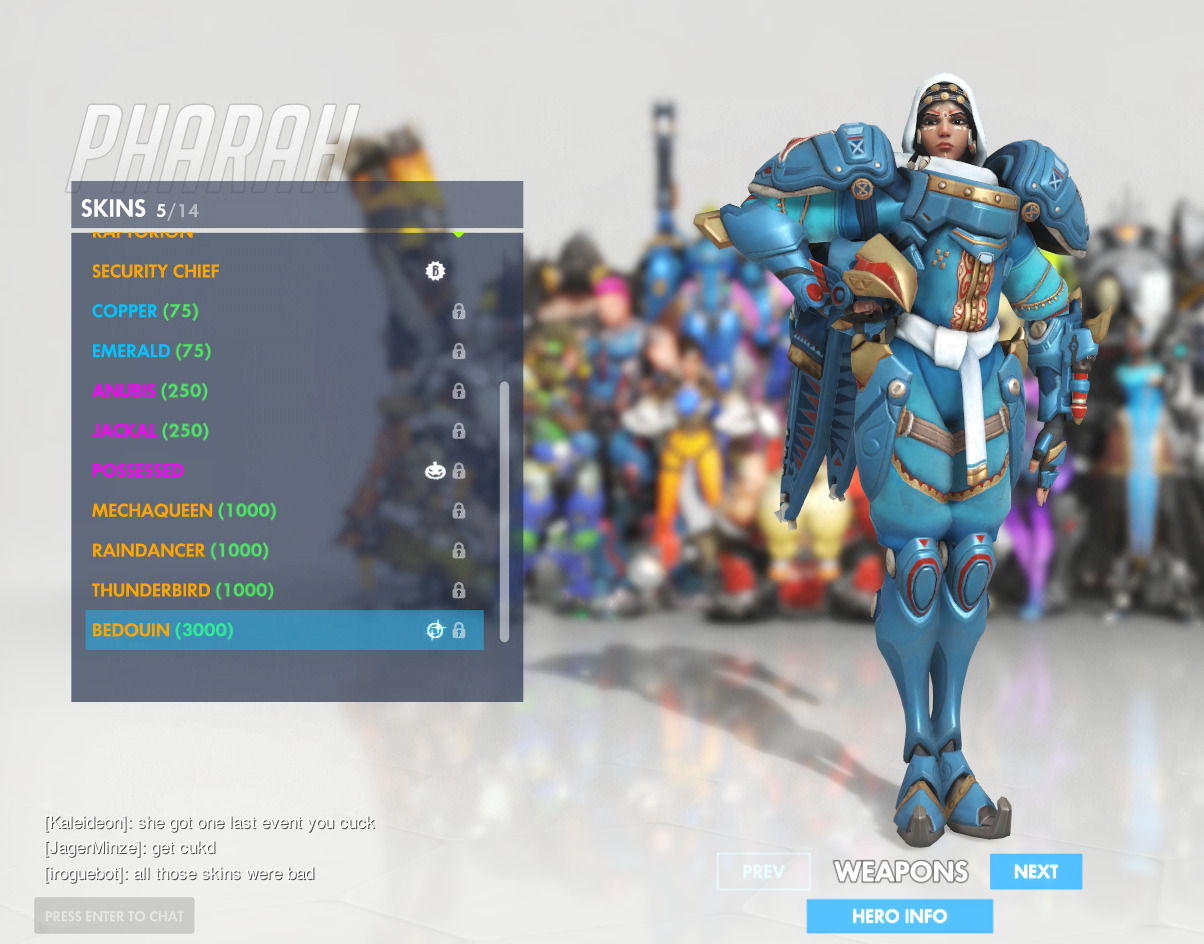
Task: Pick the Anubis skin
Action: tap(150, 391)
